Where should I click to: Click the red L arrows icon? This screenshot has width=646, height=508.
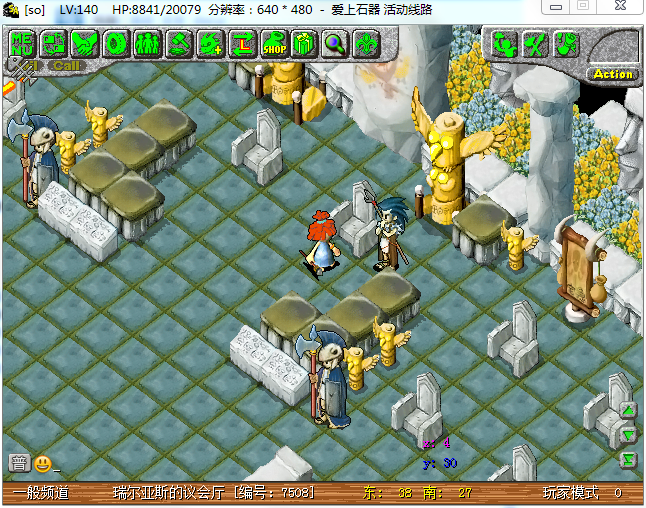tap(242, 43)
